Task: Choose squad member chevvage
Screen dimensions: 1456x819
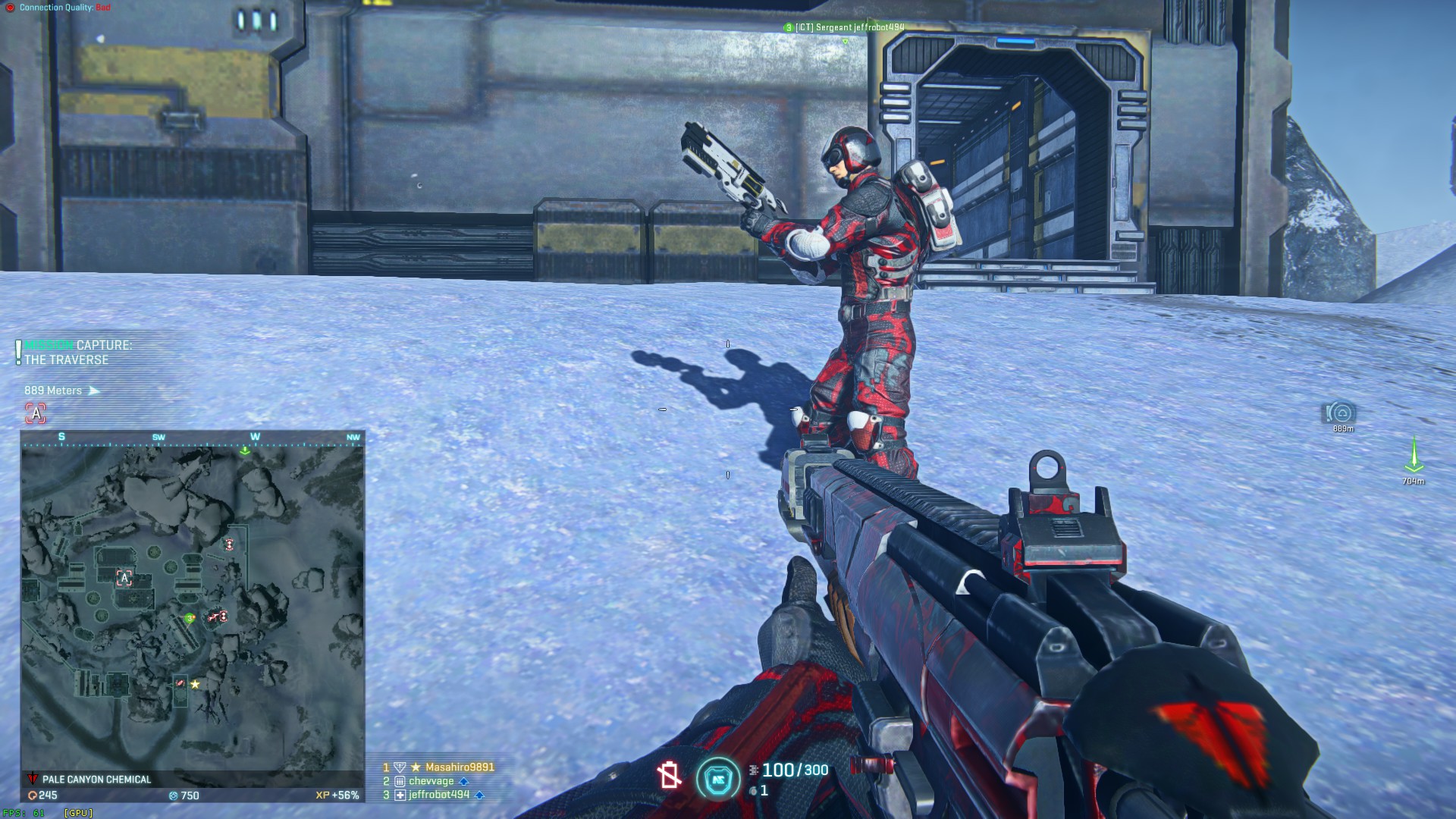Action: click(431, 781)
